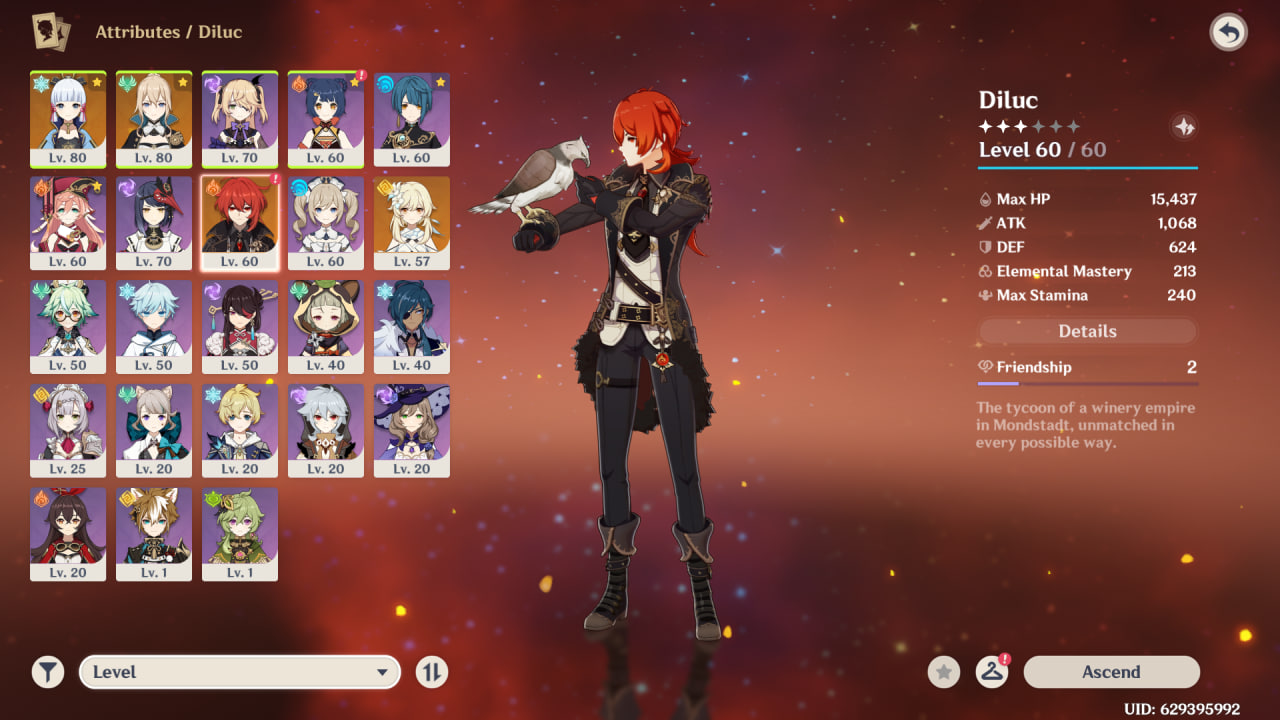Open the Level sort dropdown

point(240,672)
